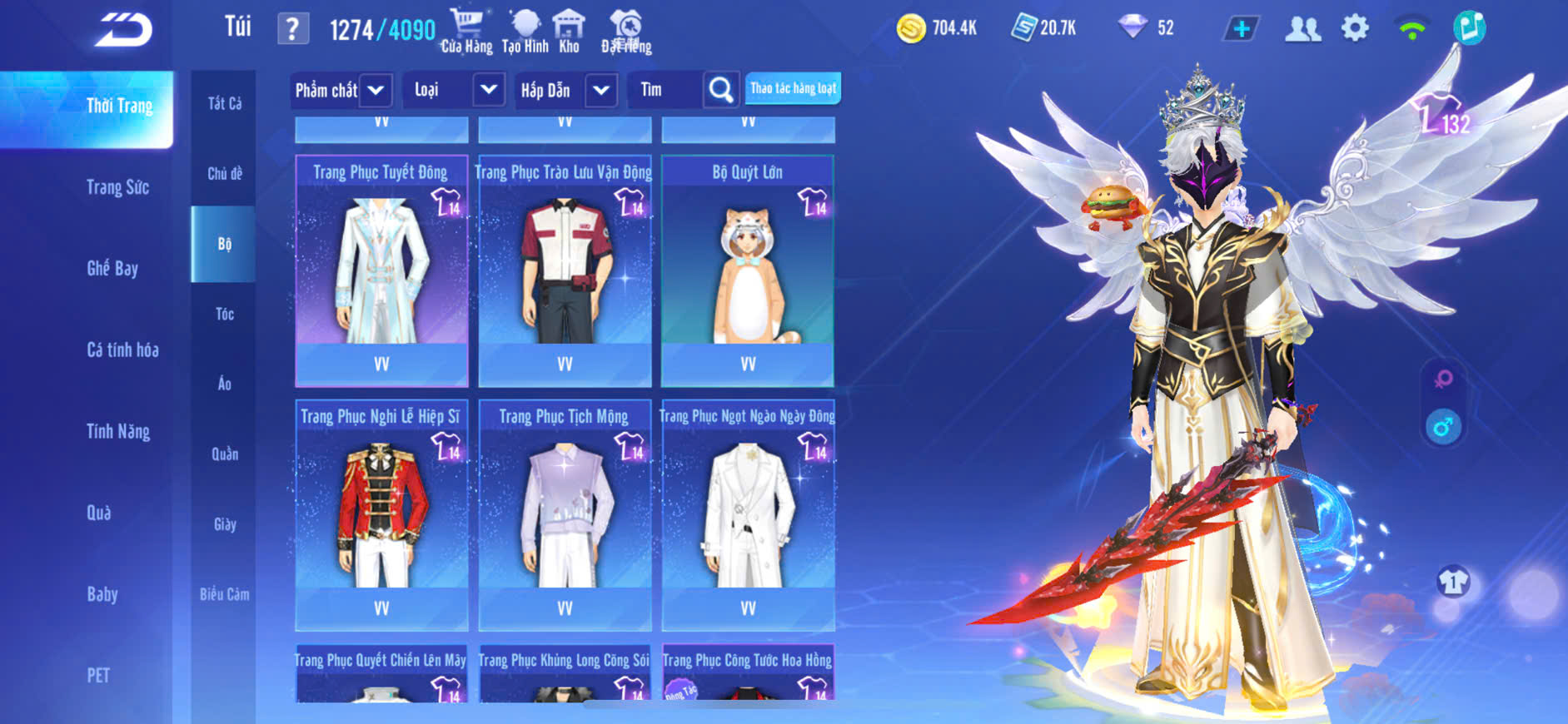
Task: Open the question mark help button
Action: click(x=292, y=30)
